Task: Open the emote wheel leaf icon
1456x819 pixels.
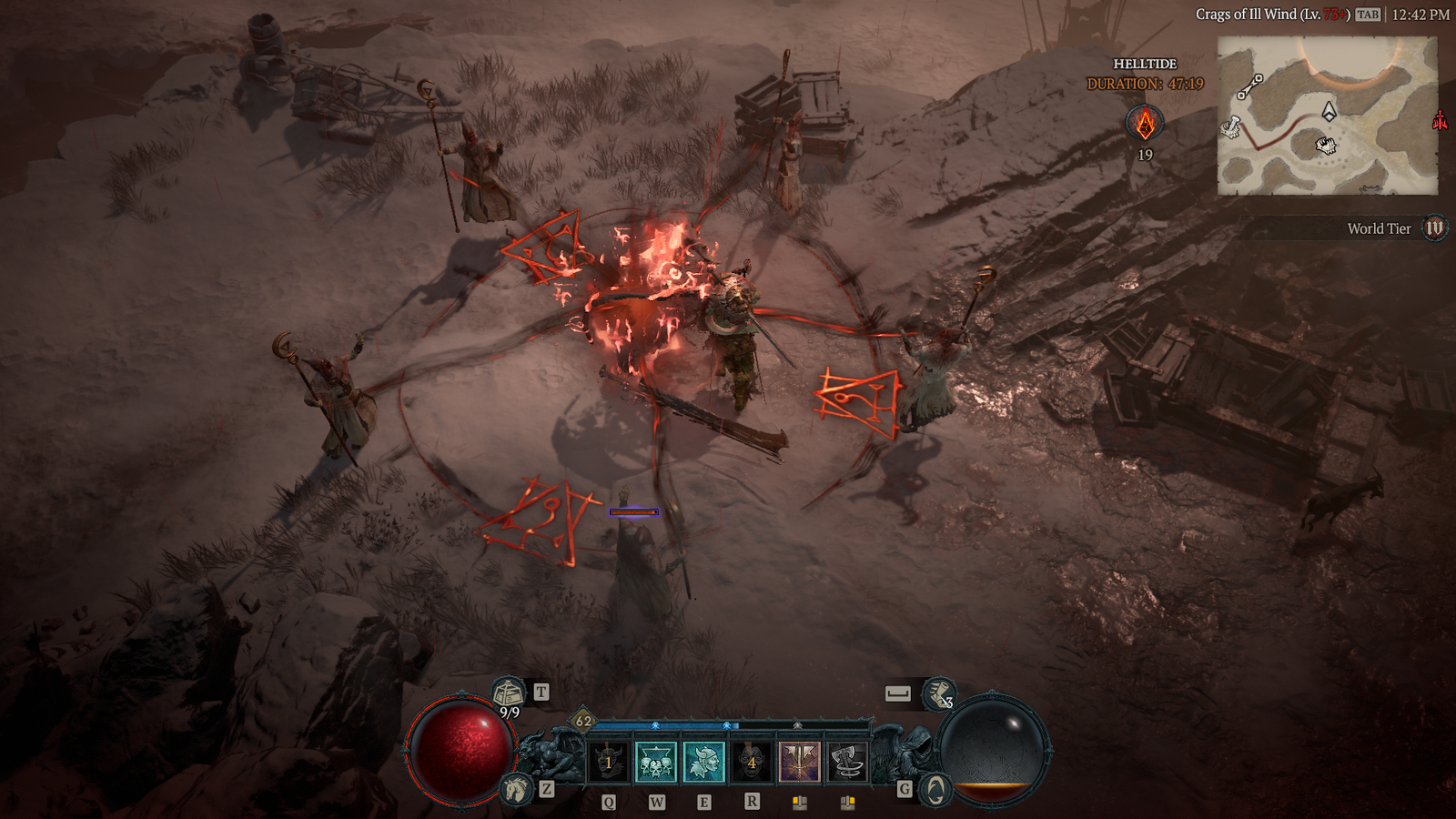Action: click(x=935, y=789)
